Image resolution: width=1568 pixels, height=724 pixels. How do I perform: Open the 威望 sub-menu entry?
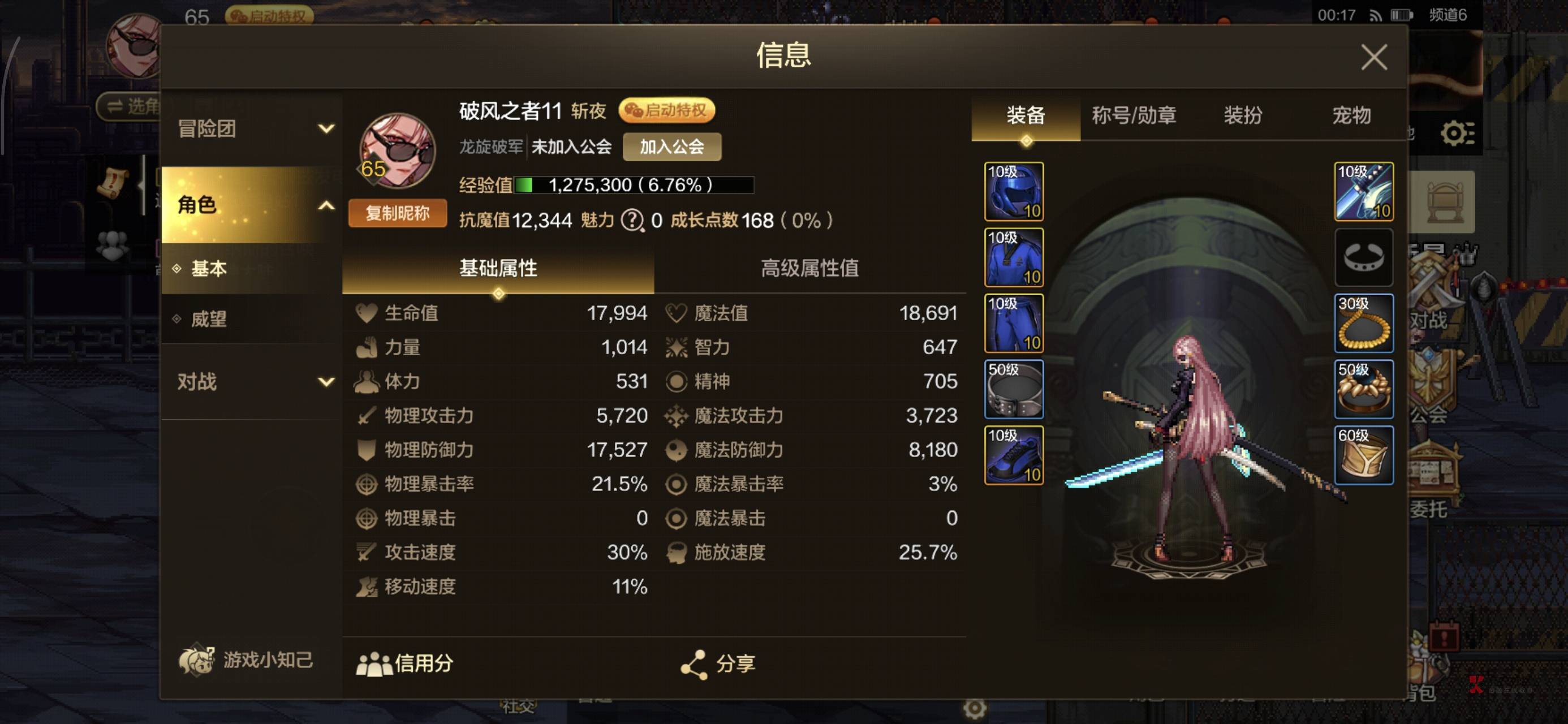(209, 319)
